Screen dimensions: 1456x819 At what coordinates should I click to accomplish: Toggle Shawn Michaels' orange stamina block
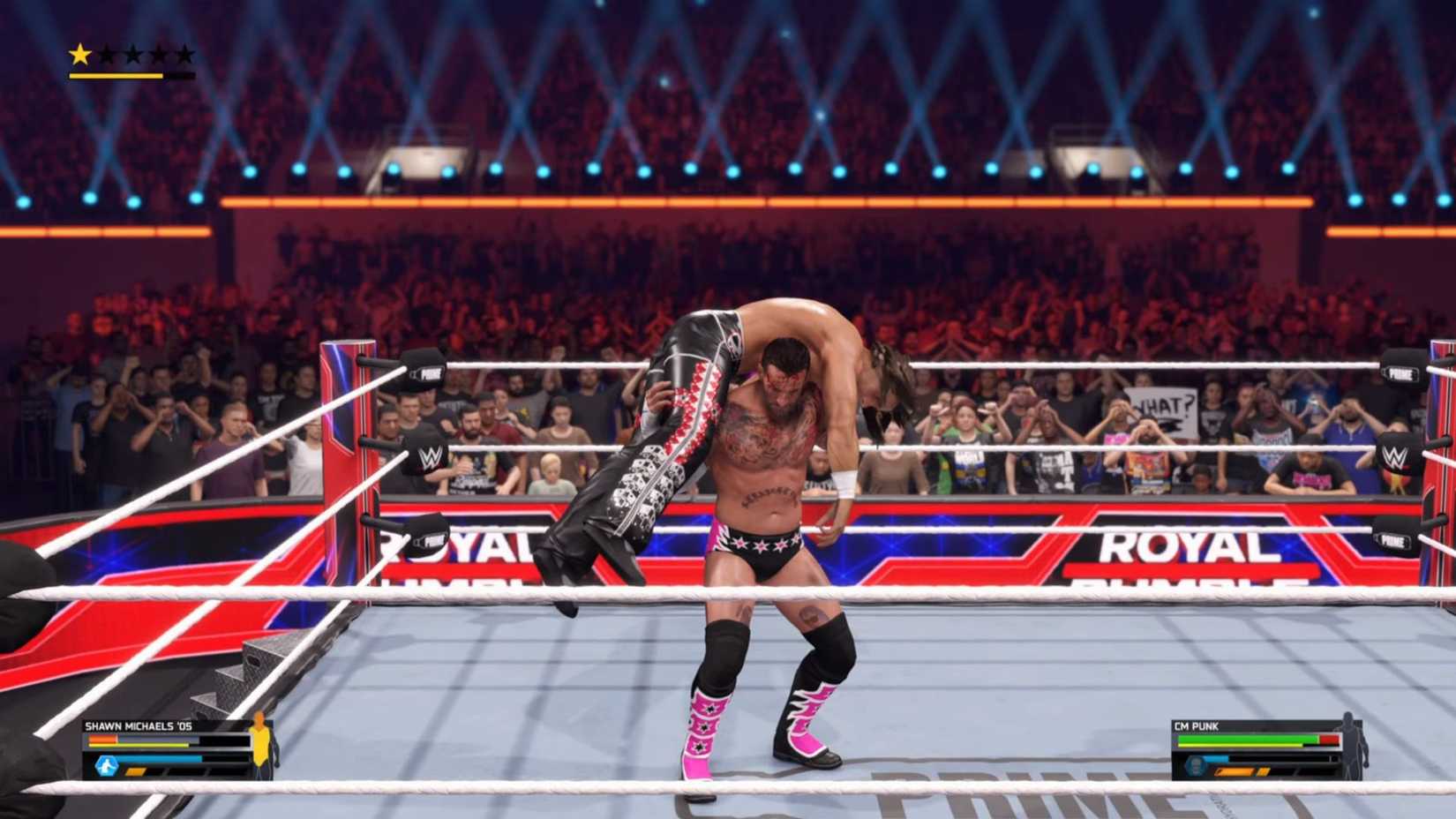pyautogui.click(x=136, y=771)
